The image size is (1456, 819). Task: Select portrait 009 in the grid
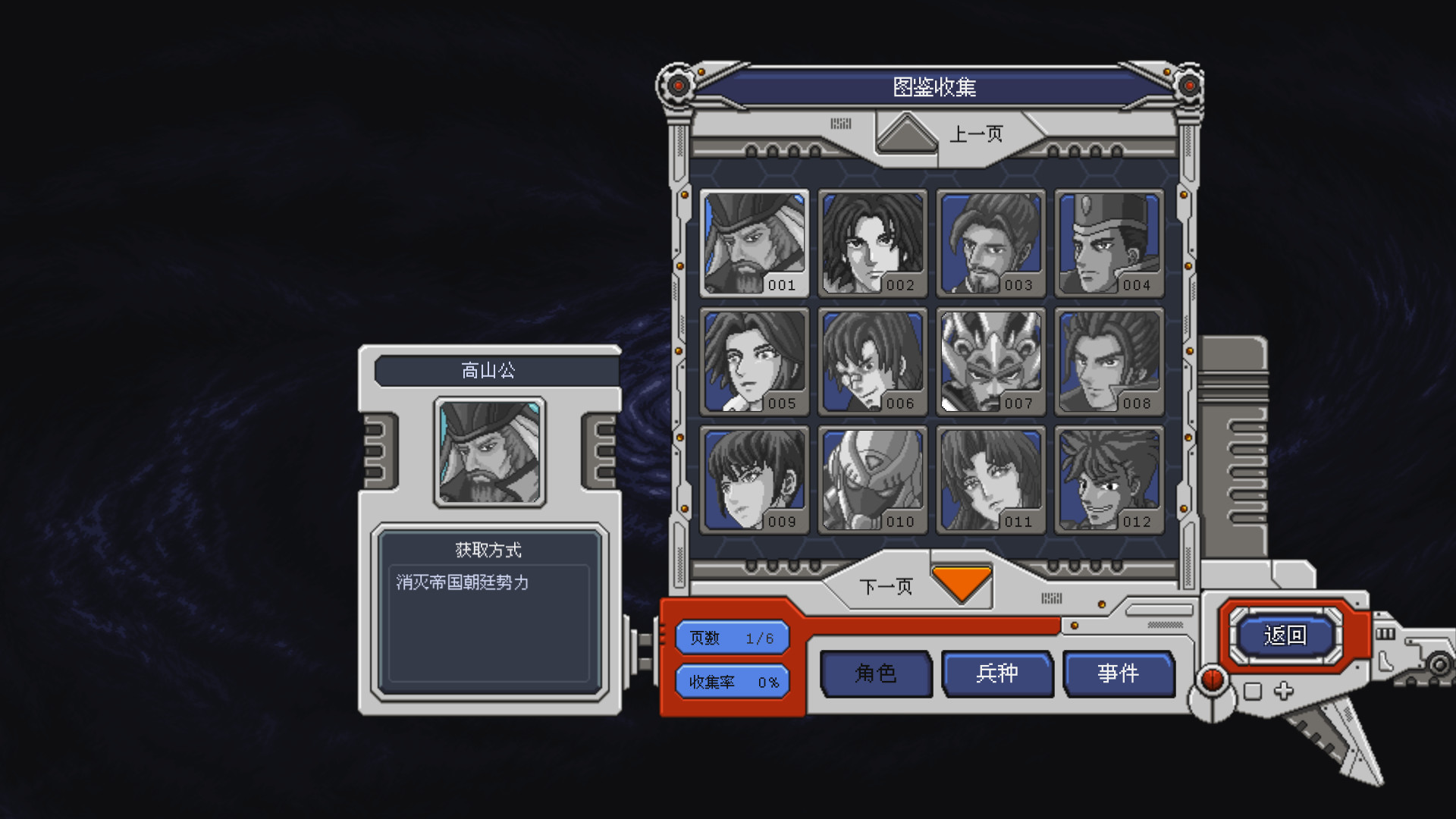click(x=753, y=479)
